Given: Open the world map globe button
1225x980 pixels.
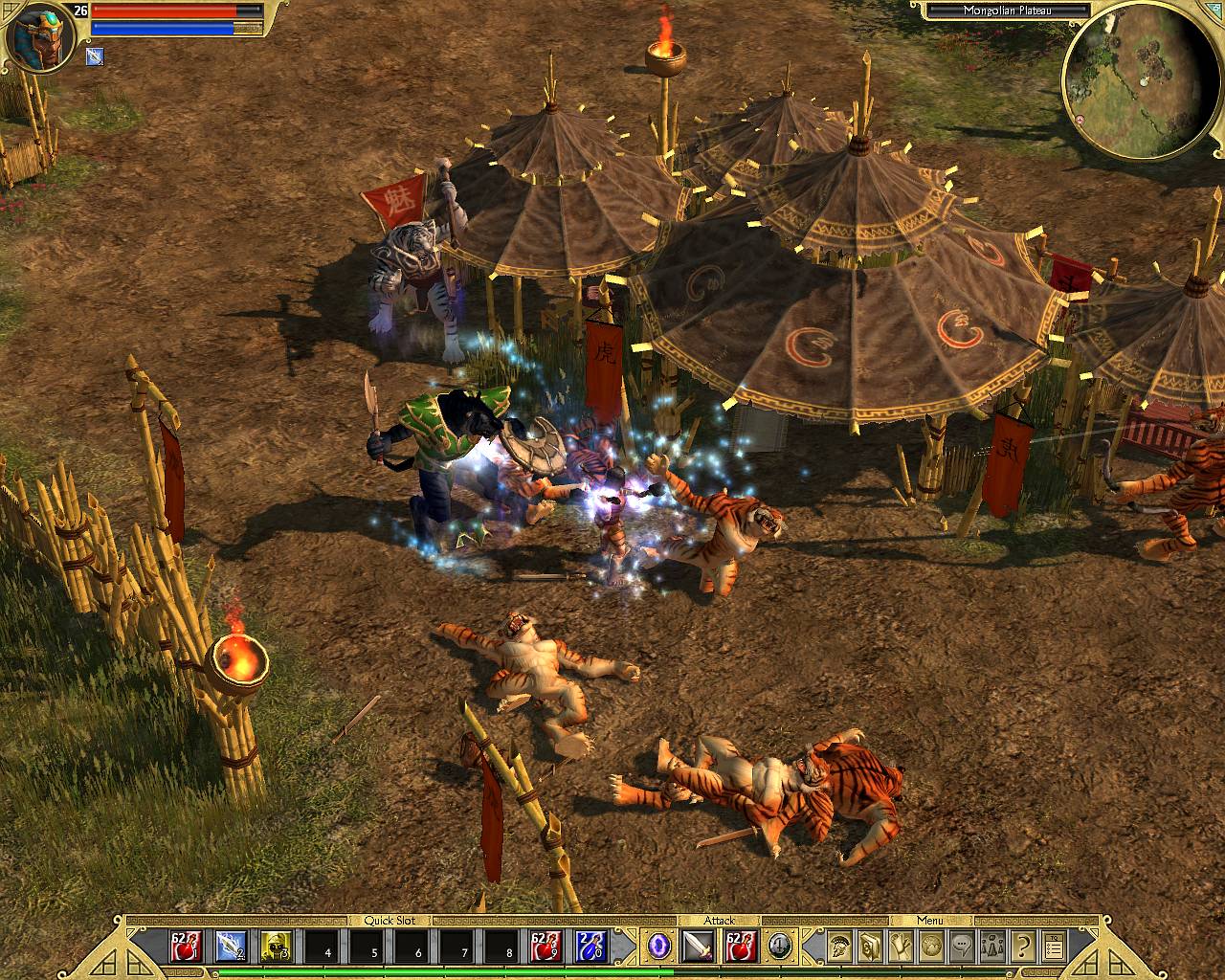Looking at the screenshot, I should coord(931,947).
